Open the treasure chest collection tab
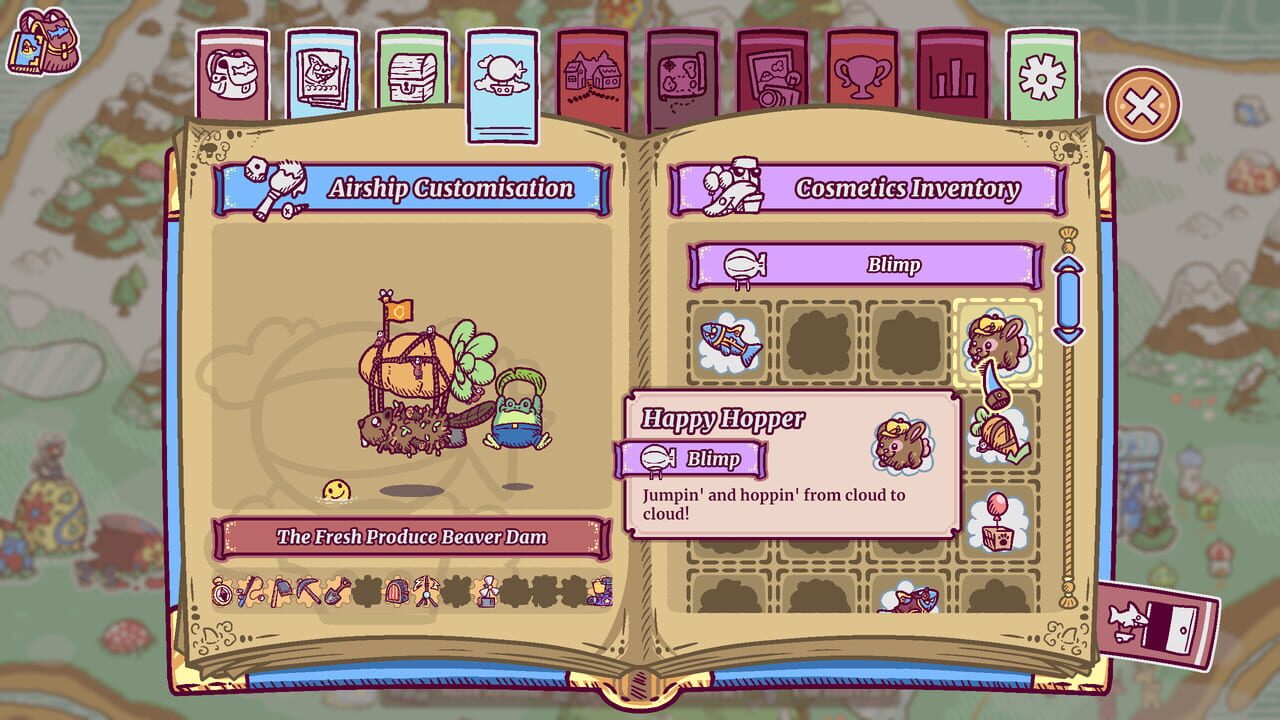 (411, 70)
